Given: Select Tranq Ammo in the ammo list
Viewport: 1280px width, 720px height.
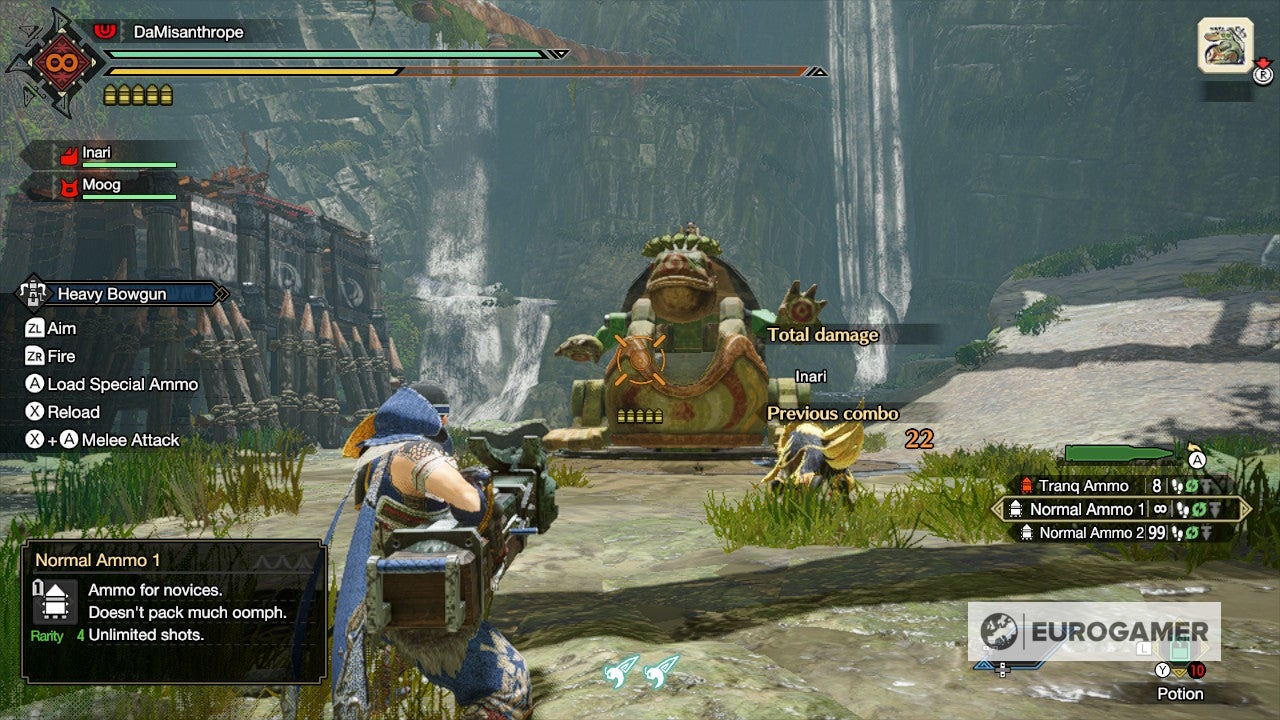Looking at the screenshot, I should point(1083,486).
